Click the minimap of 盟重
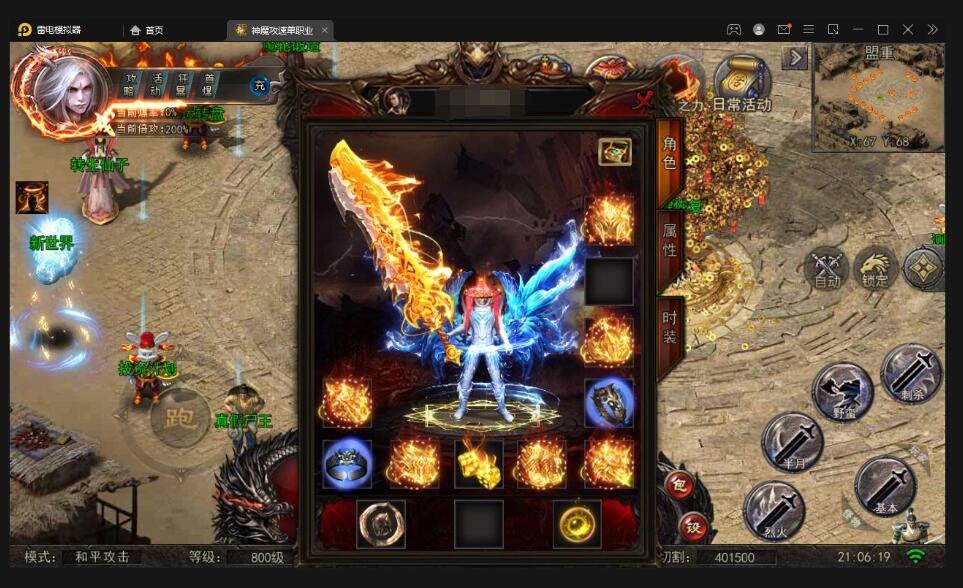 tap(878, 96)
